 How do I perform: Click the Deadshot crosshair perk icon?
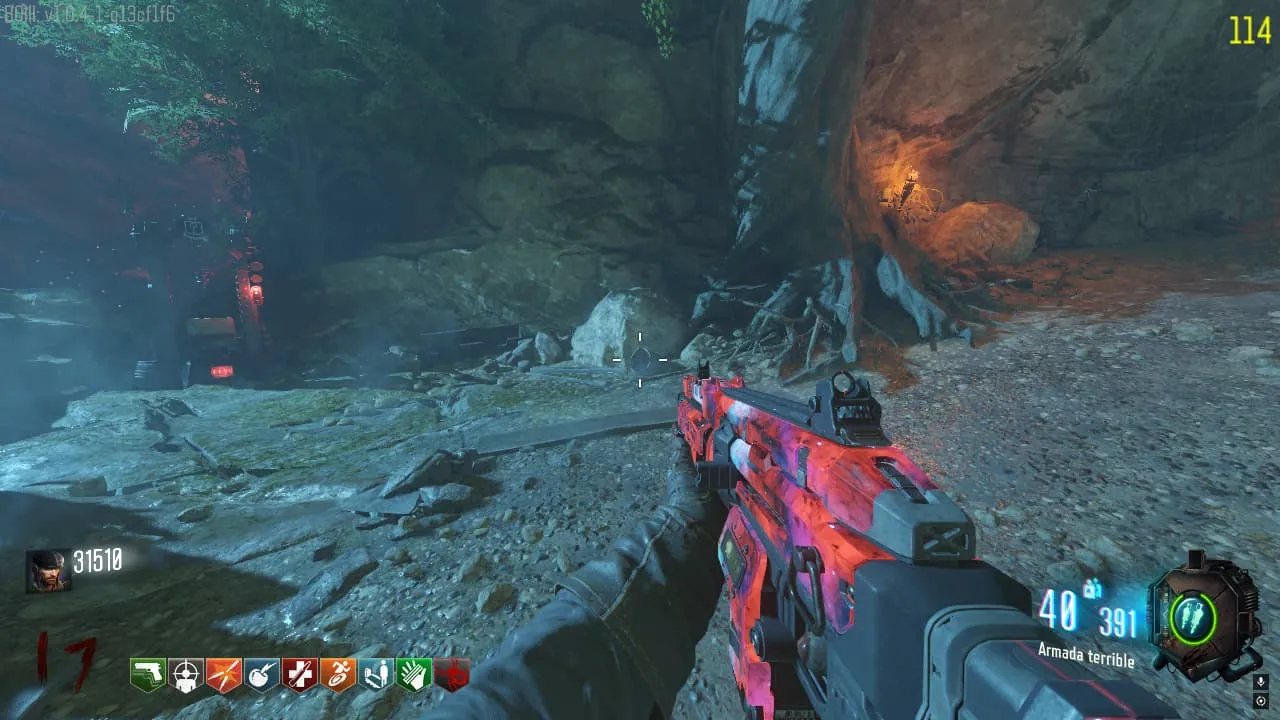(185, 675)
